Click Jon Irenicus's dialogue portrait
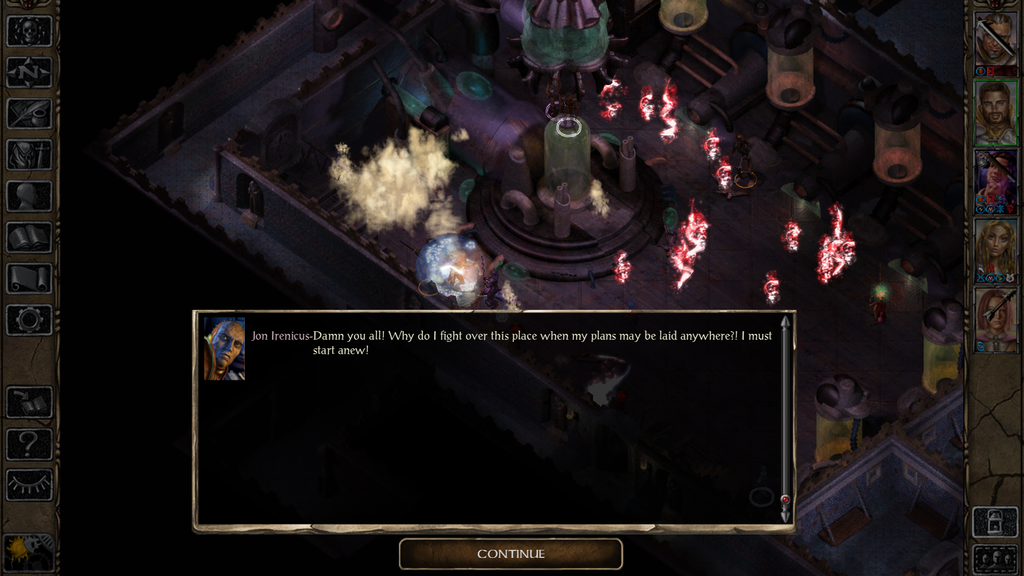The width and height of the screenshot is (1024, 576). pyautogui.click(x=224, y=349)
